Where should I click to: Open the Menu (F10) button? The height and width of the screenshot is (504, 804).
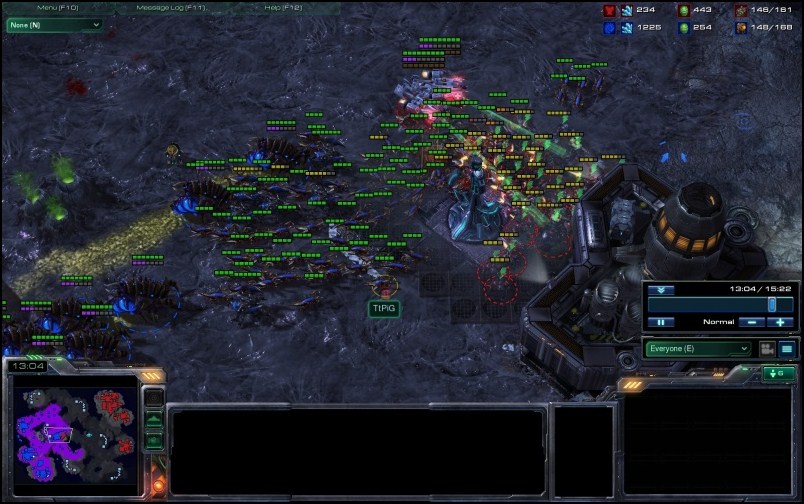click(58, 8)
